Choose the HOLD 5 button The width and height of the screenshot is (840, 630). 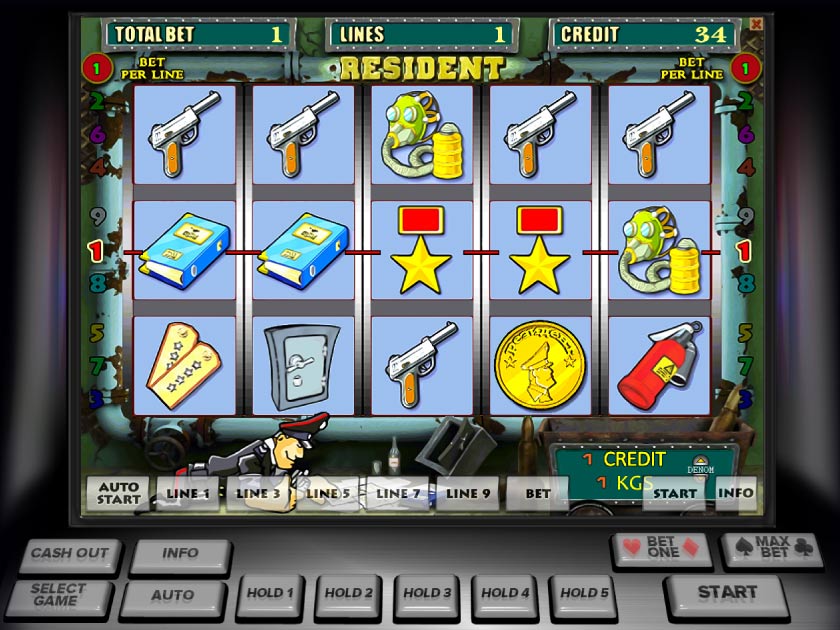point(584,594)
